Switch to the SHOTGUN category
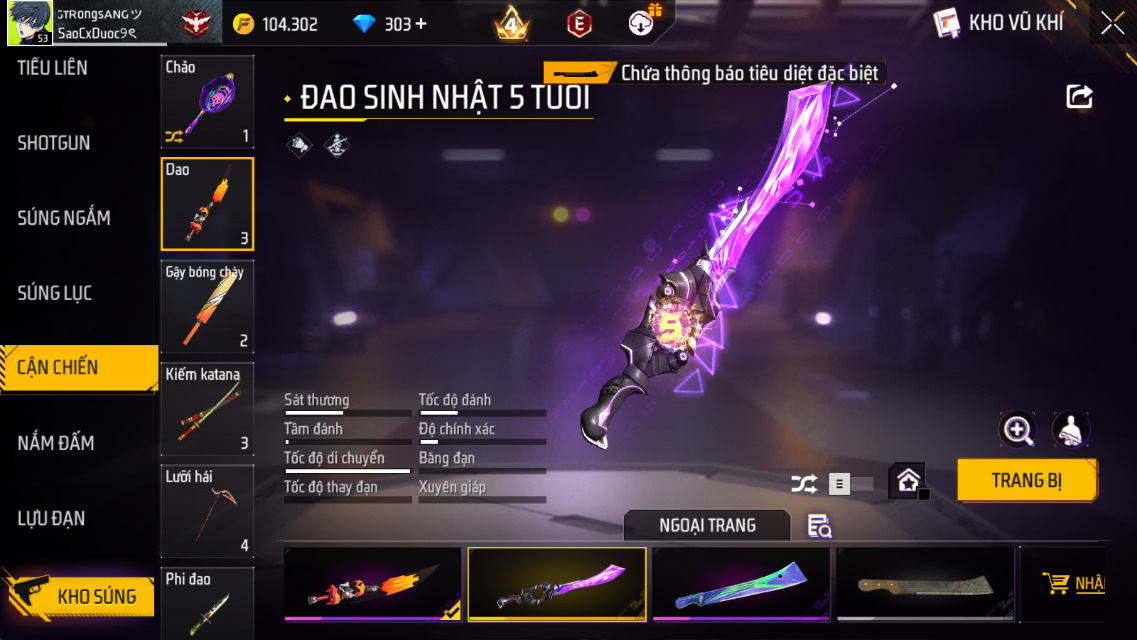 (x=54, y=143)
